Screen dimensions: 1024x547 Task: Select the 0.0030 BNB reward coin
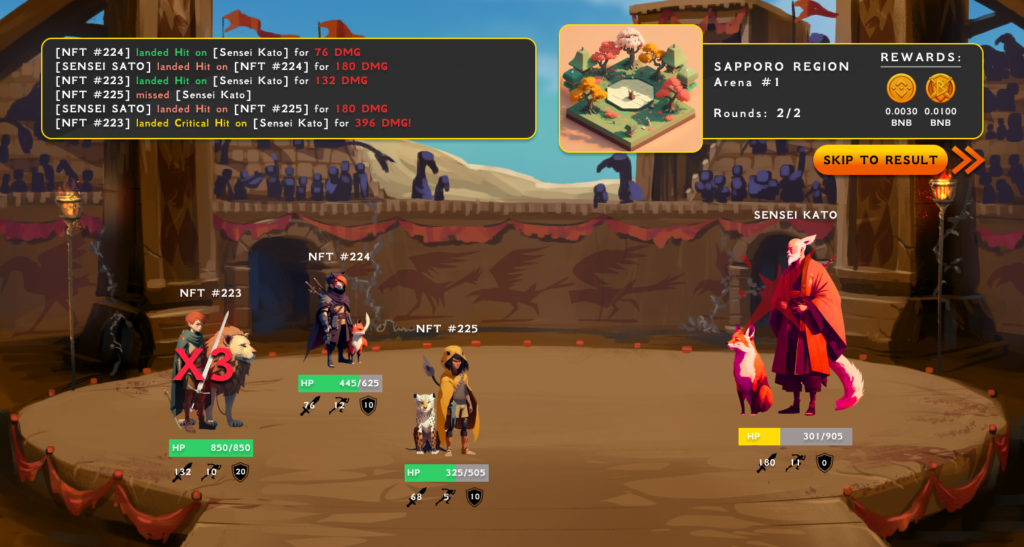point(901,89)
